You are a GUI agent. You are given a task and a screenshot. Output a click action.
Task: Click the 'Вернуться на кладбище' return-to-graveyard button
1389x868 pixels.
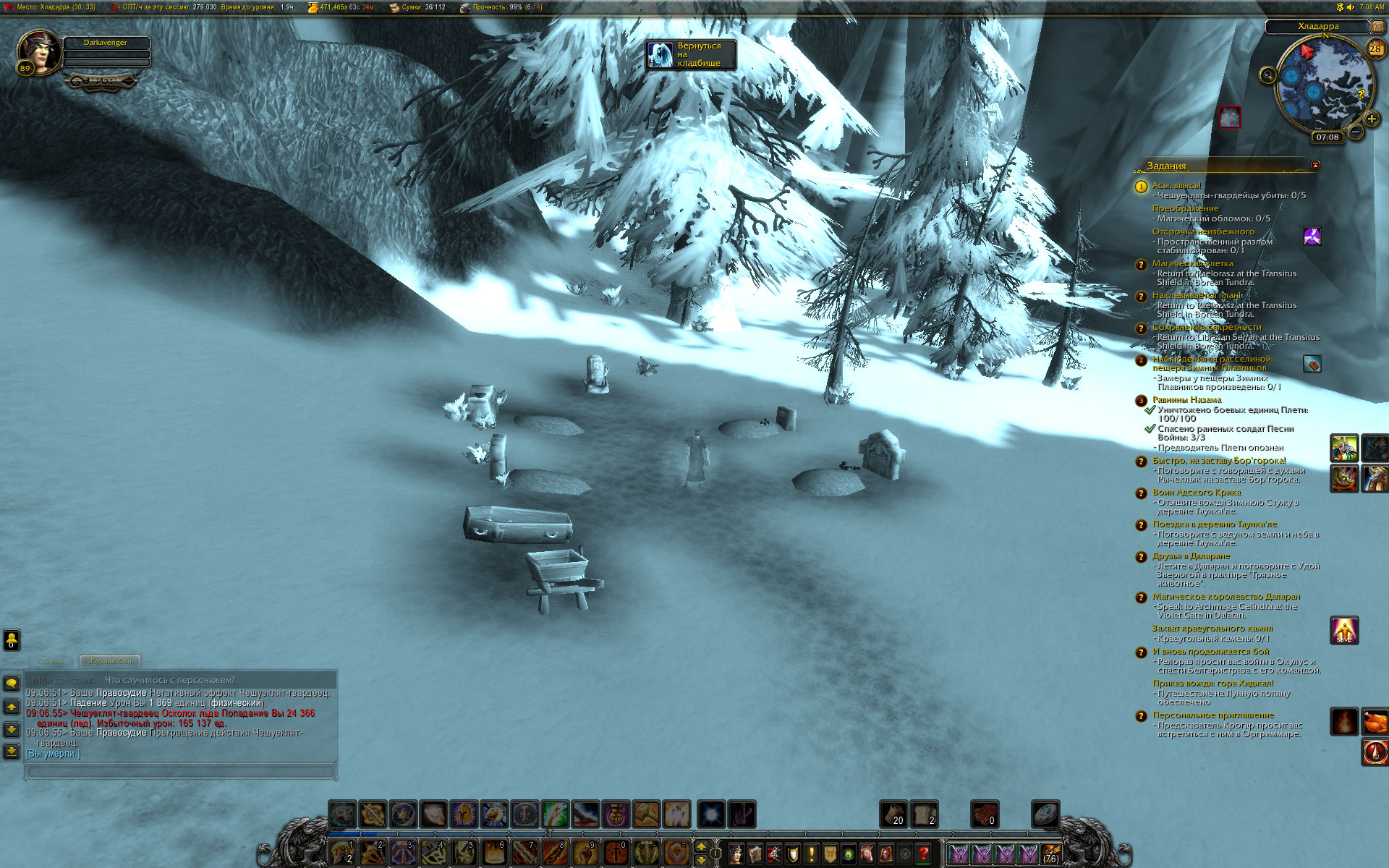click(x=691, y=55)
